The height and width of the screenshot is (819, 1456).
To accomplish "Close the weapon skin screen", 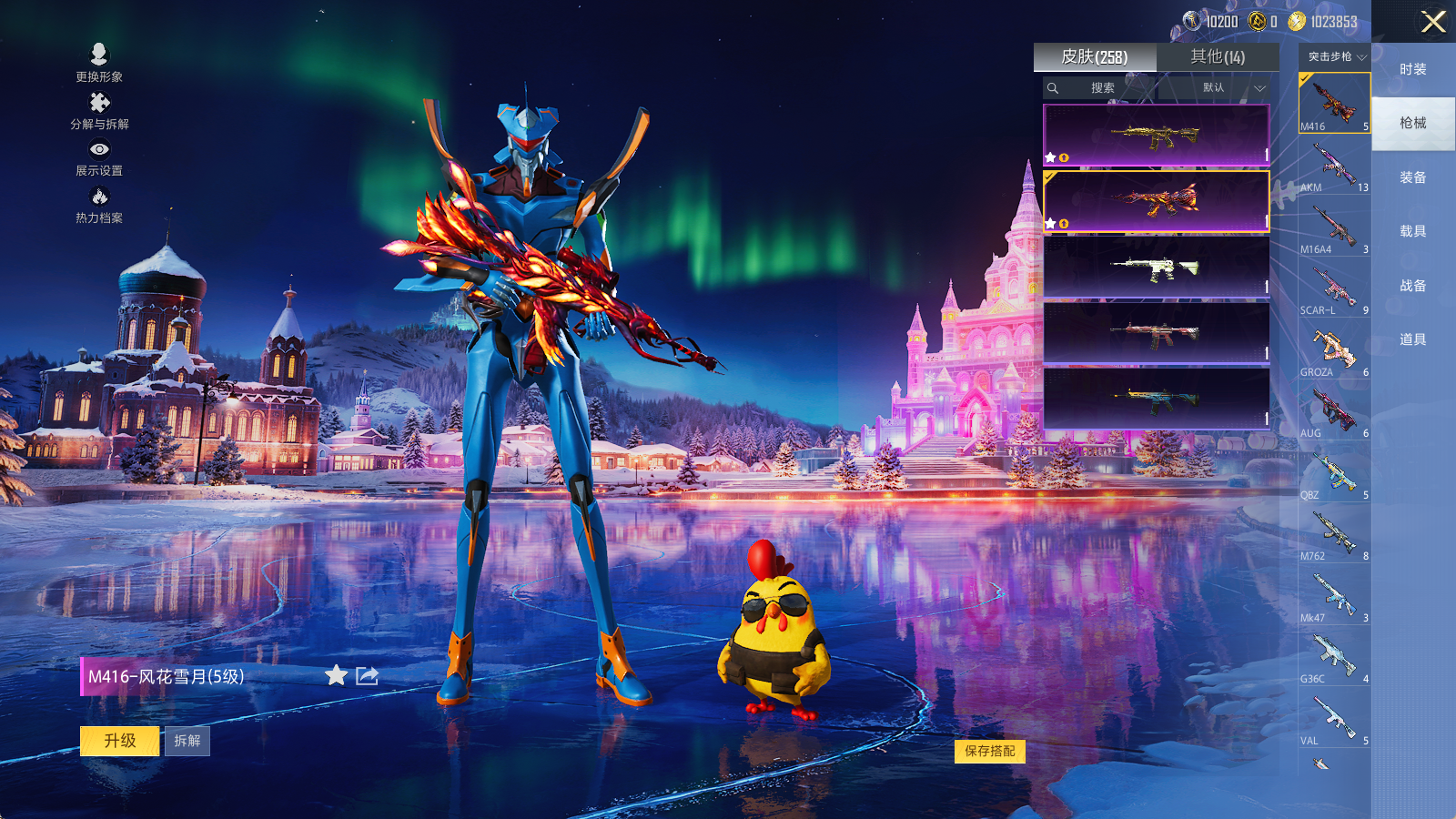I will [1433, 22].
